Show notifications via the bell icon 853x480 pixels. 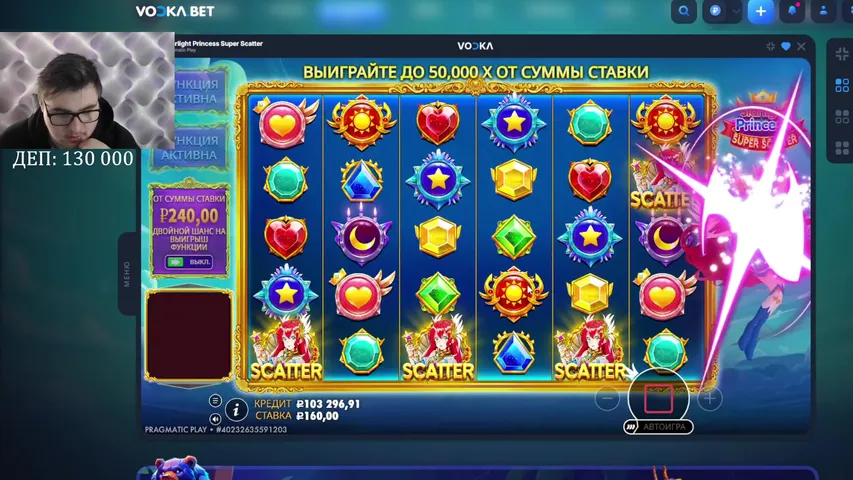click(793, 12)
